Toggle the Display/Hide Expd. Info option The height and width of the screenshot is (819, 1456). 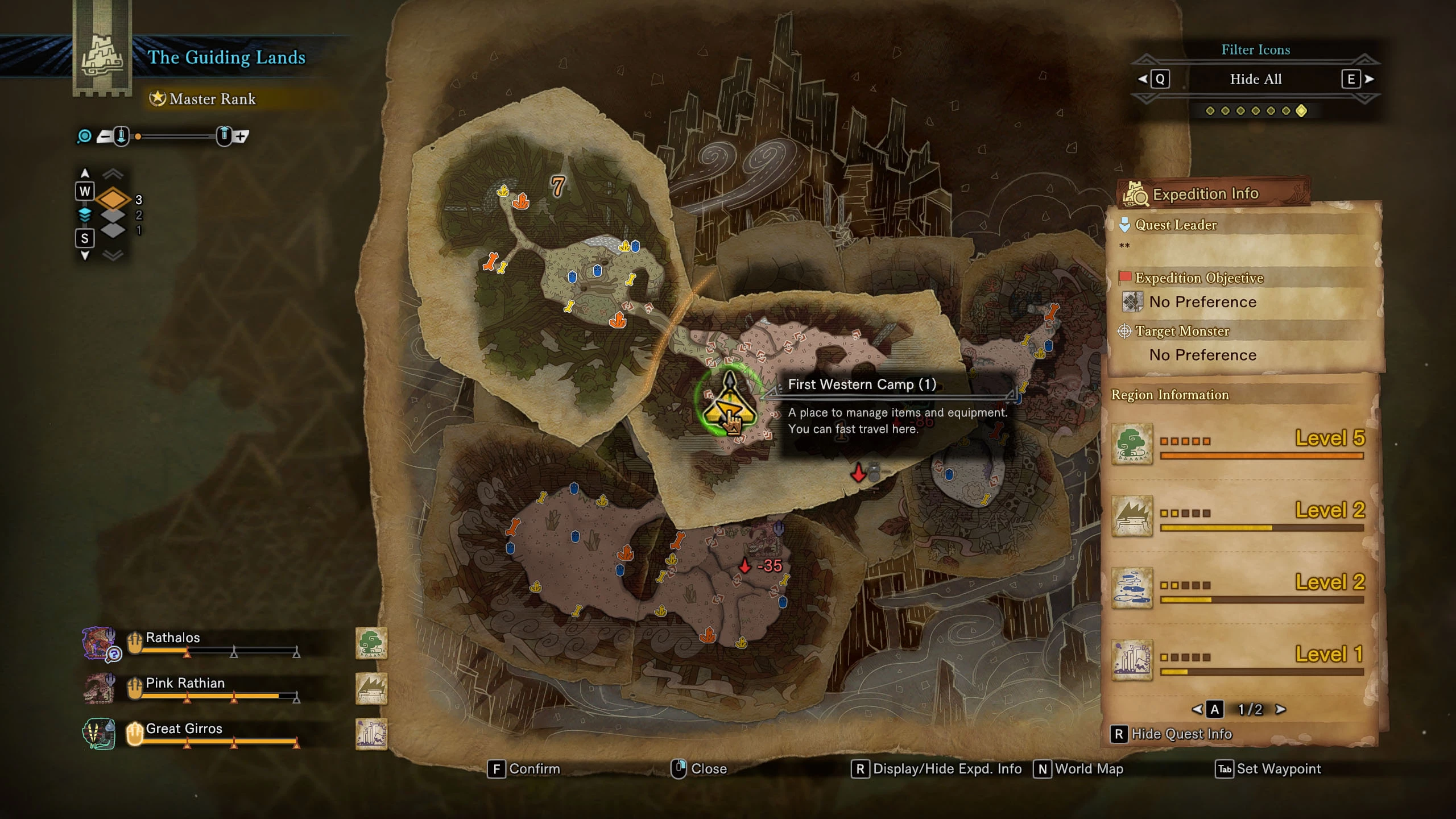point(937,769)
